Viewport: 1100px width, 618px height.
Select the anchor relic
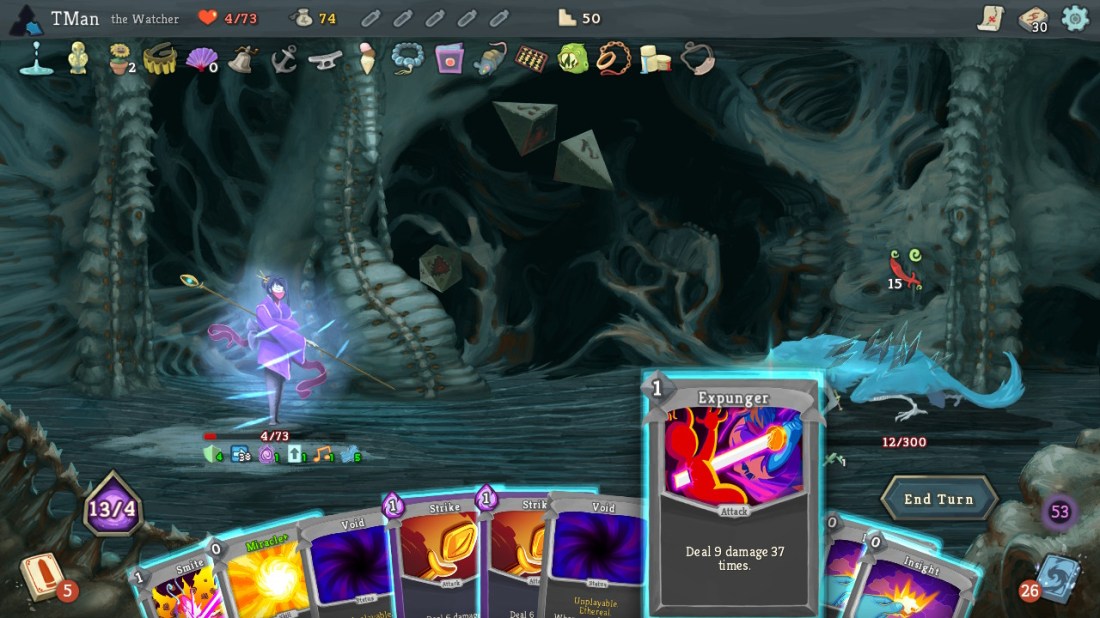[x=284, y=59]
